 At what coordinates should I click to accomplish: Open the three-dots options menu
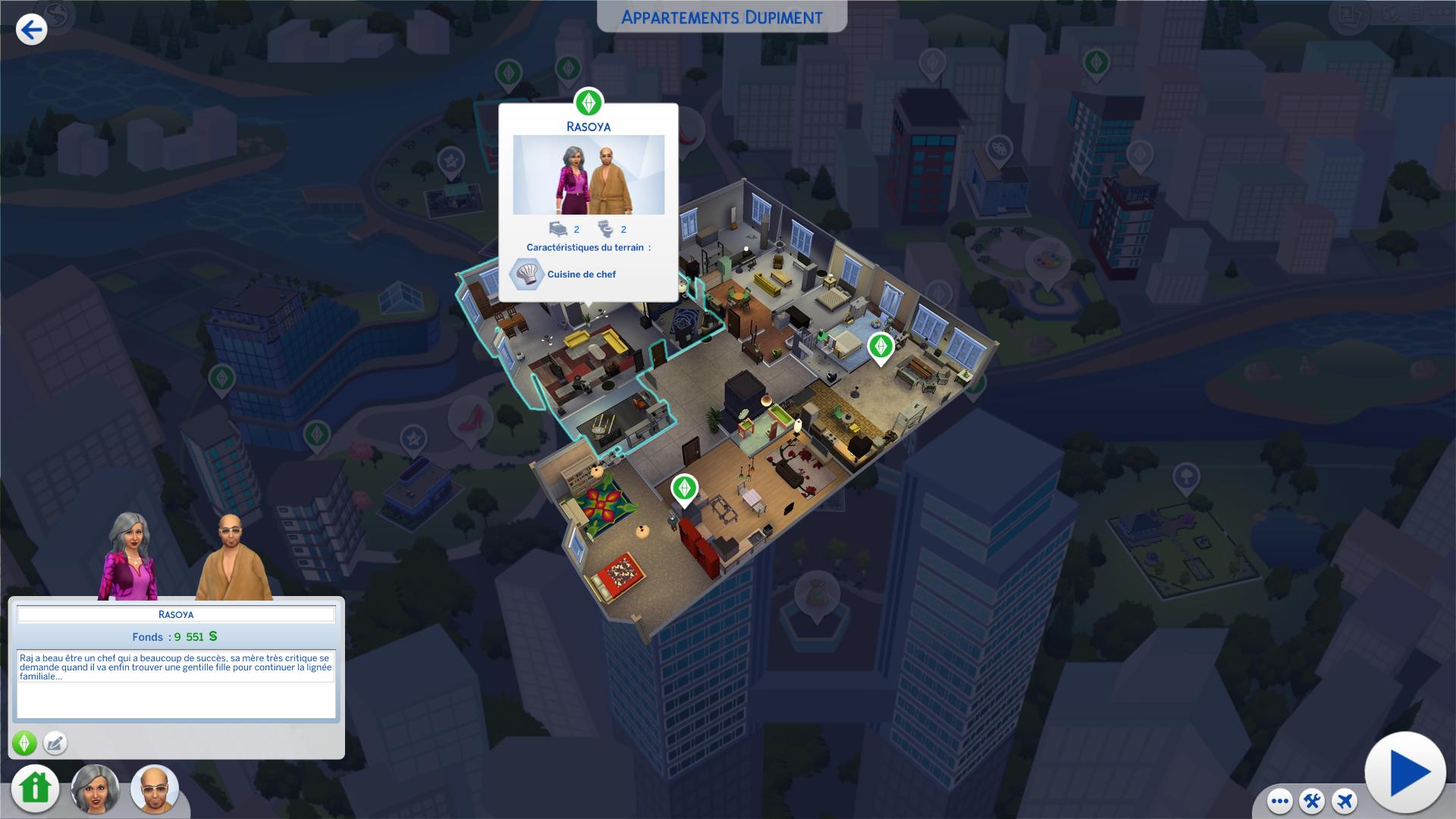[x=1280, y=801]
